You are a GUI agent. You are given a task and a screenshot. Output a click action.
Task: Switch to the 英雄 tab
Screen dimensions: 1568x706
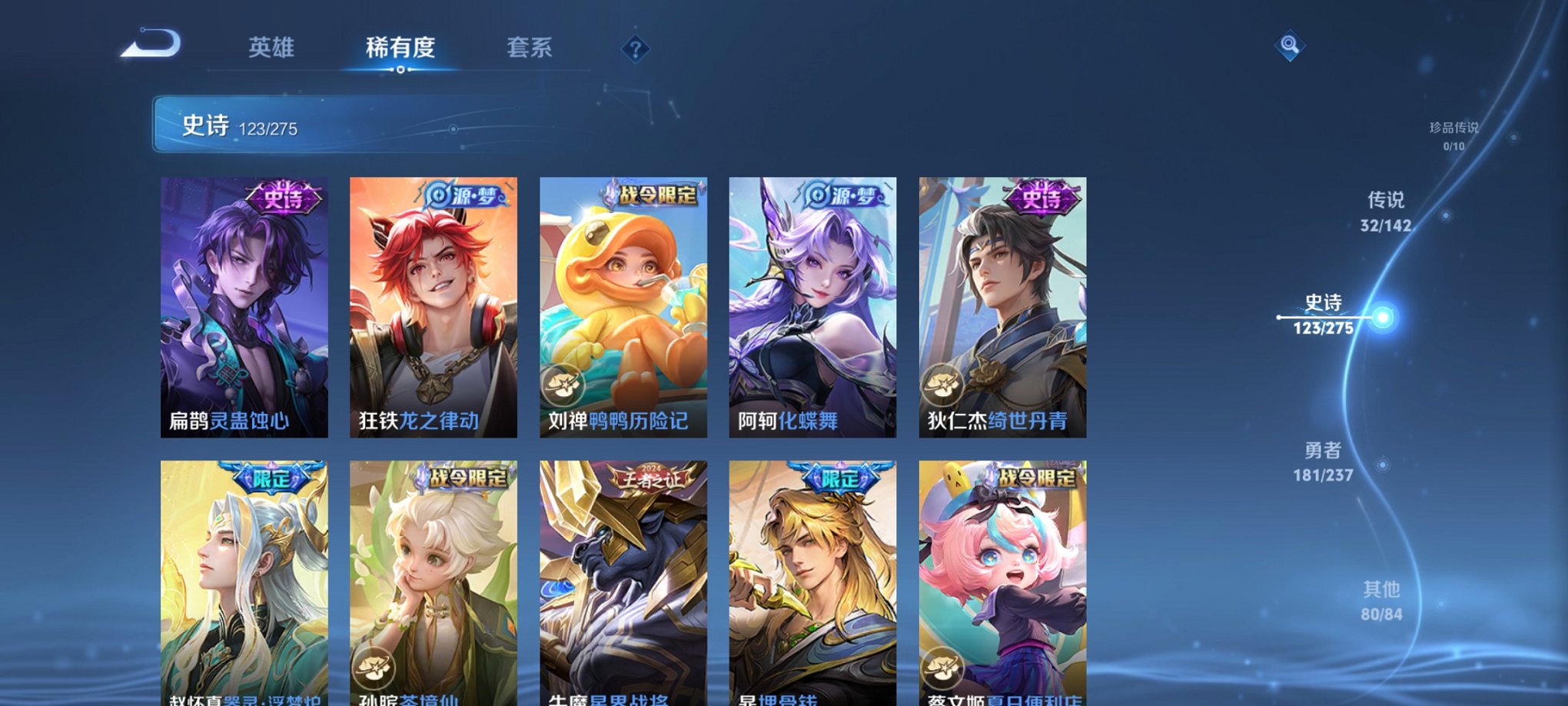click(x=272, y=48)
